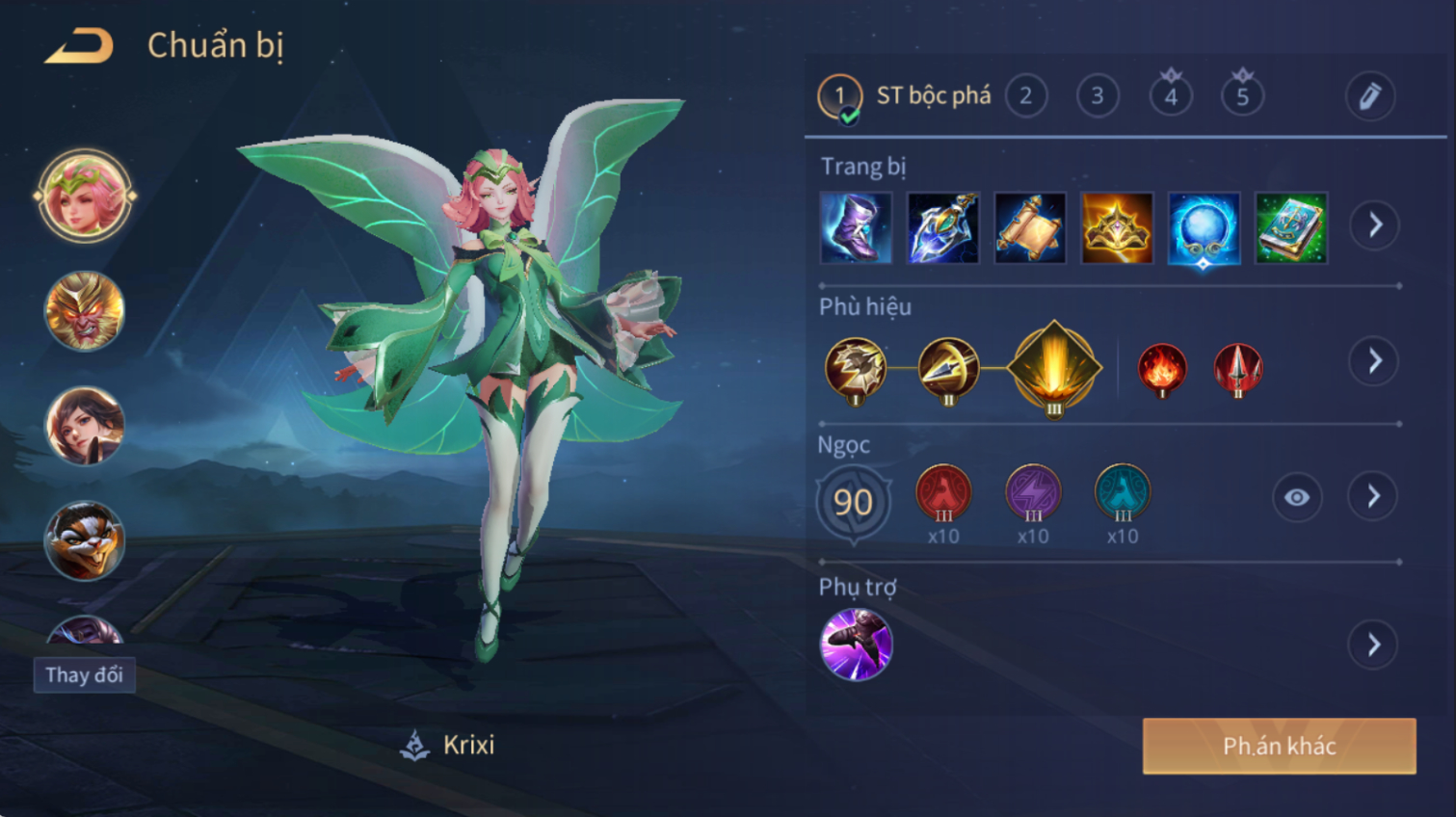Image resolution: width=1456 pixels, height=817 pixels.
Task: Open the Ngọc gems arrow
Action: tap(1374, 497)
